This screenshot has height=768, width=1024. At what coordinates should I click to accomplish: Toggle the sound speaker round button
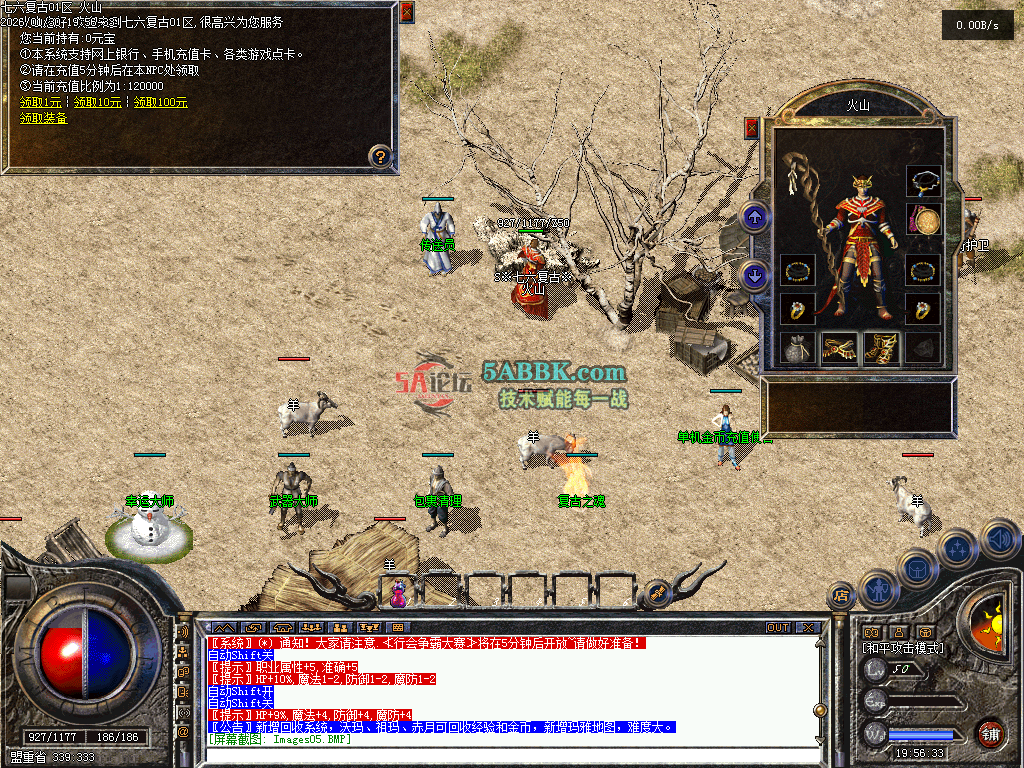[999, 539]
